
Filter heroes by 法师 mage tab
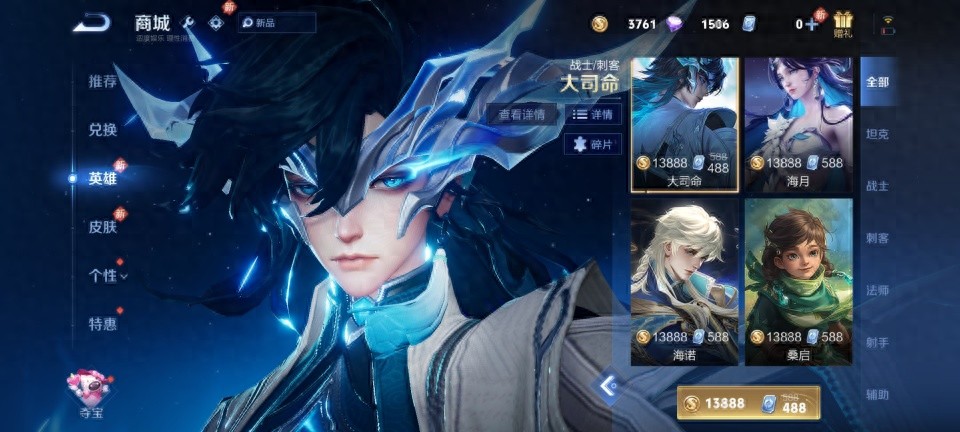click(876, 290)
